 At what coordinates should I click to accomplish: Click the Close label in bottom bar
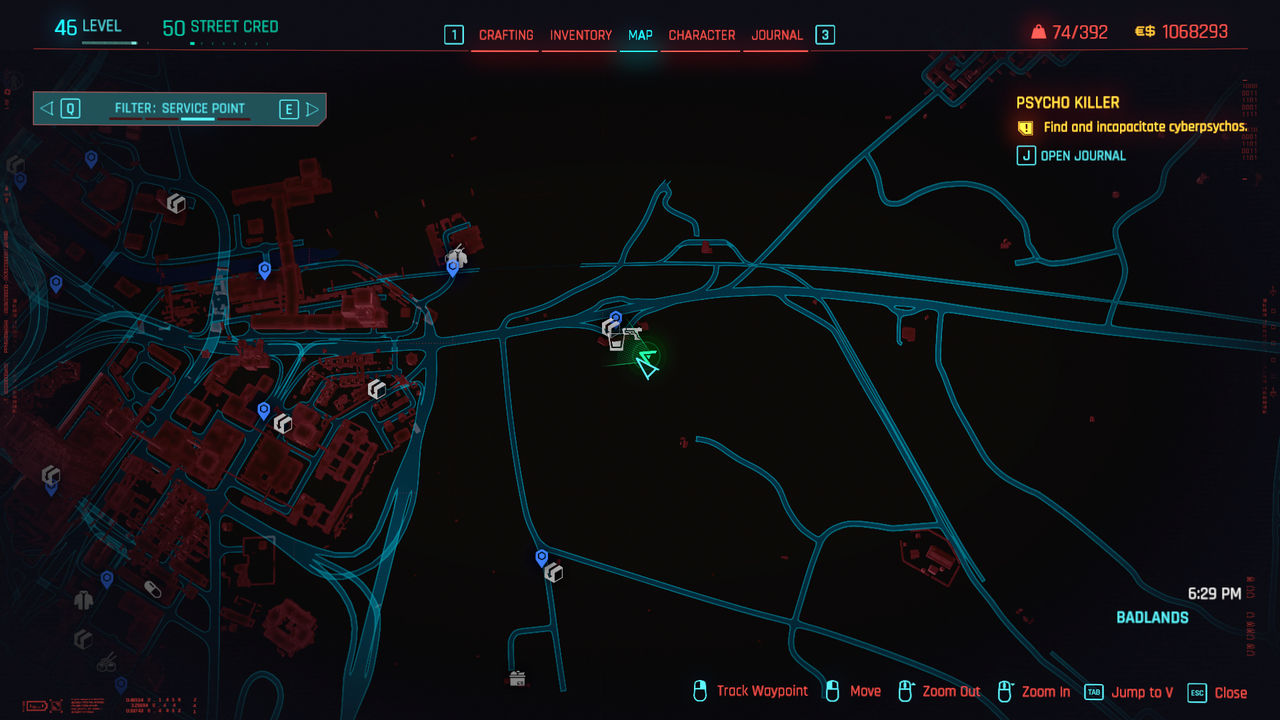[1230, 692]
